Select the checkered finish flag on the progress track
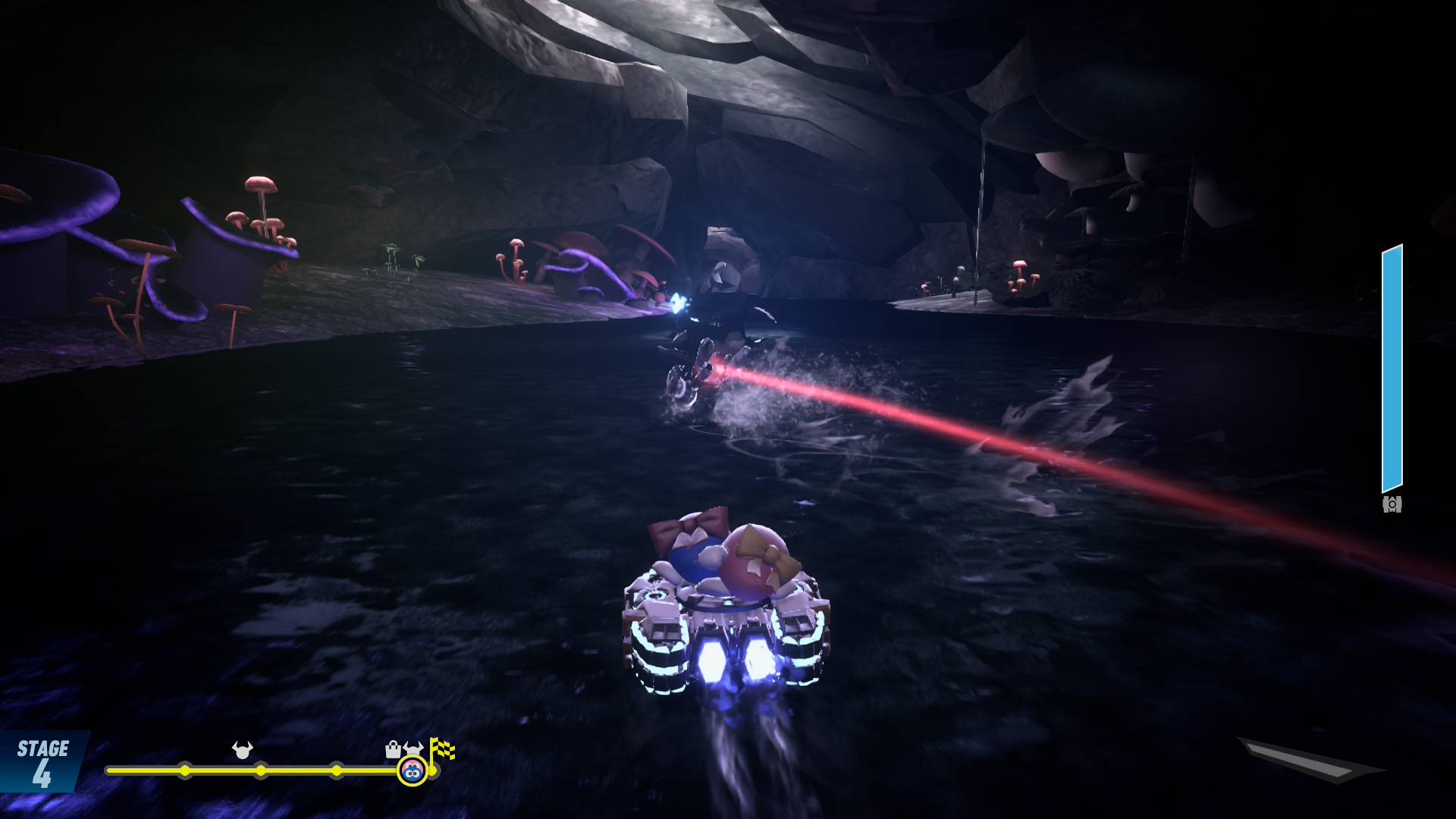1456x819 pixels. [x=442, y=749]
